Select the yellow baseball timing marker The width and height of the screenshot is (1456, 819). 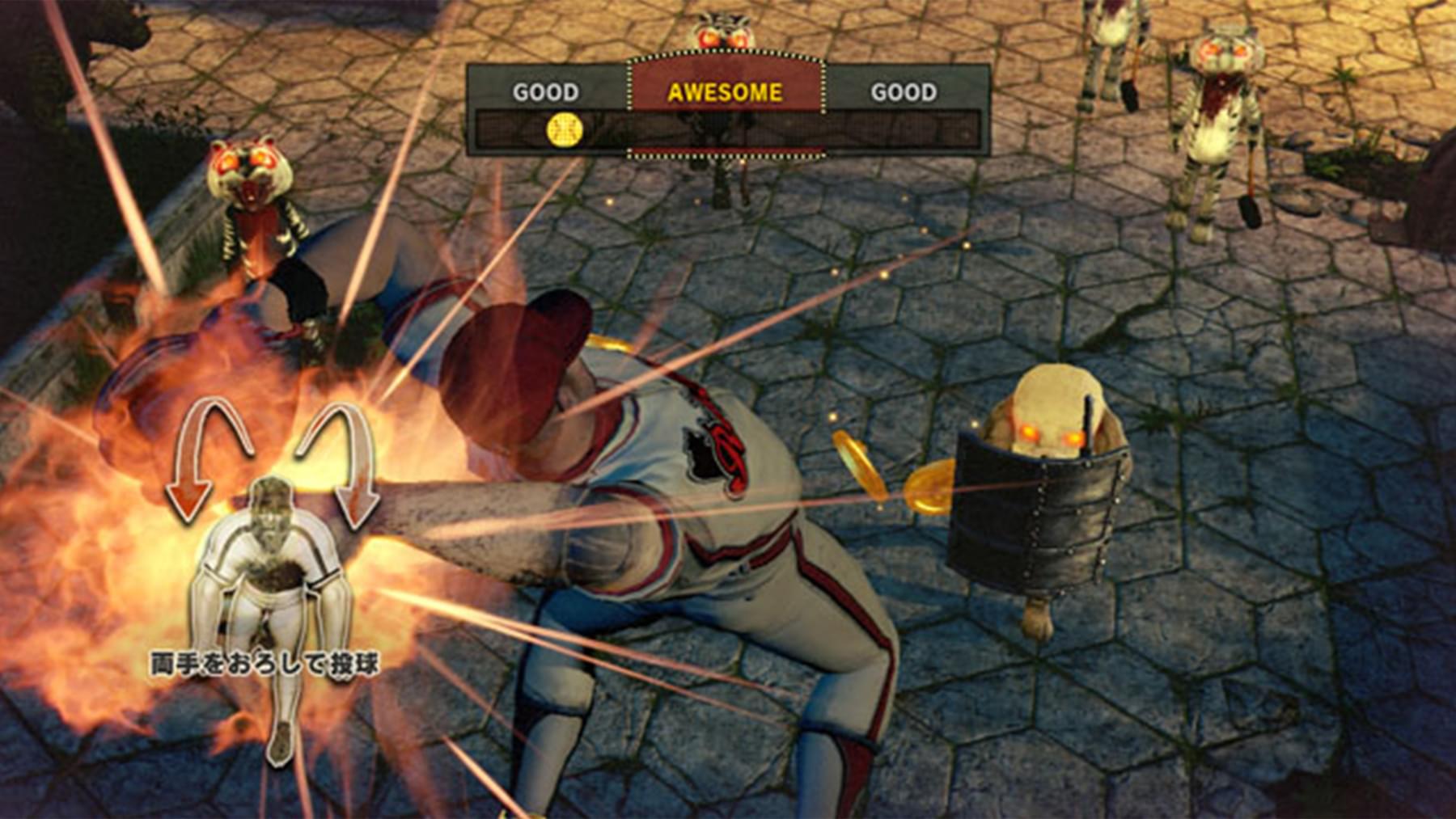click(x=565, y=129)
